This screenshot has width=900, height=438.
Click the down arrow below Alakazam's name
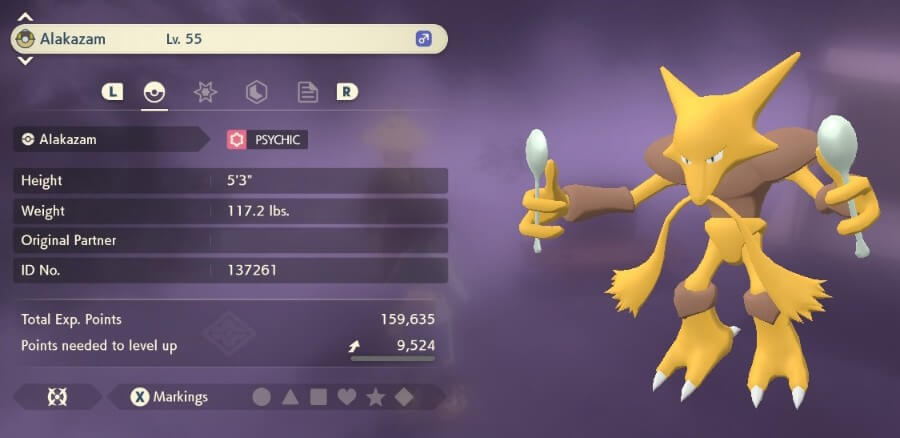(25, 61)
